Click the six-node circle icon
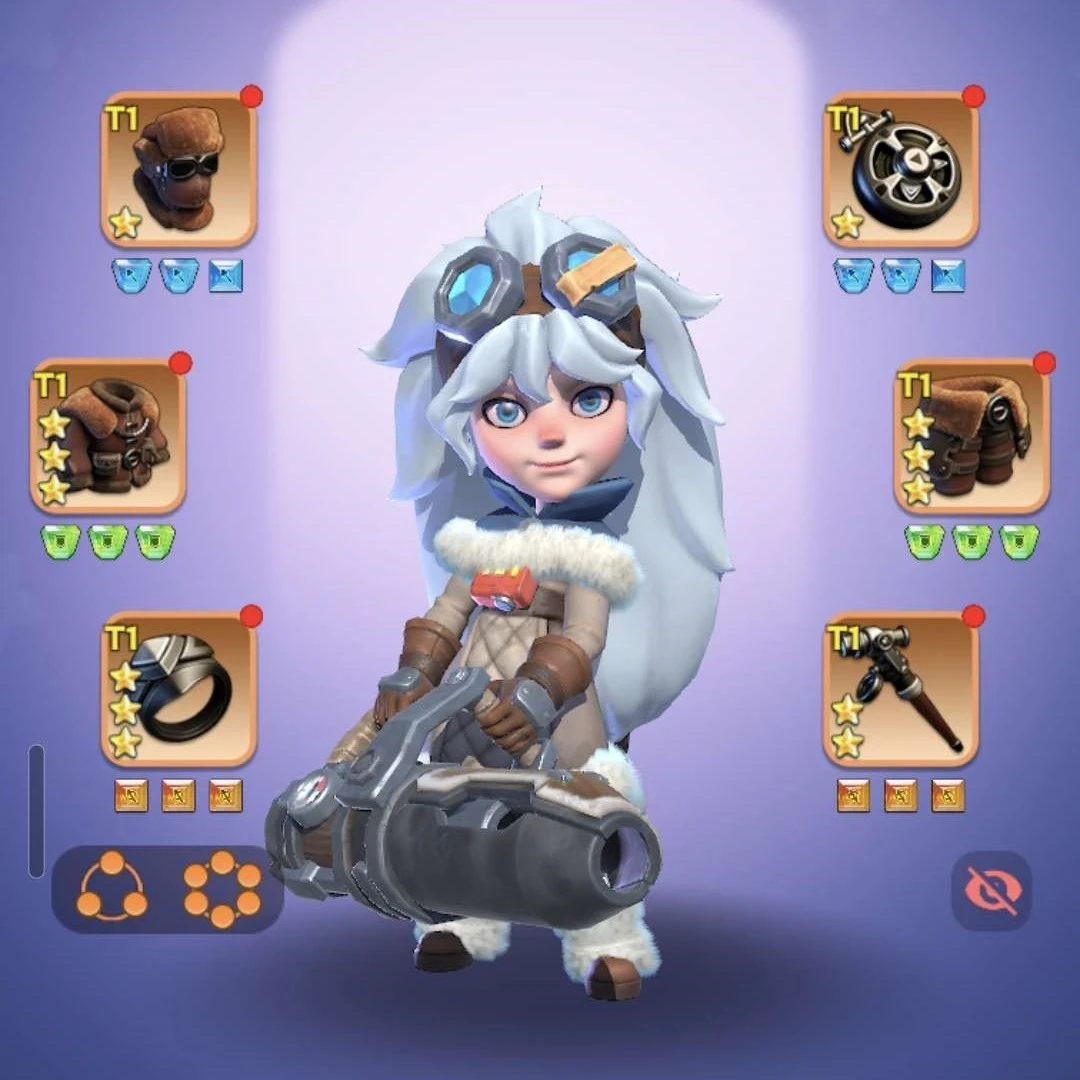Screen dimensions: 1080x1080 click(x=222, y=889)
